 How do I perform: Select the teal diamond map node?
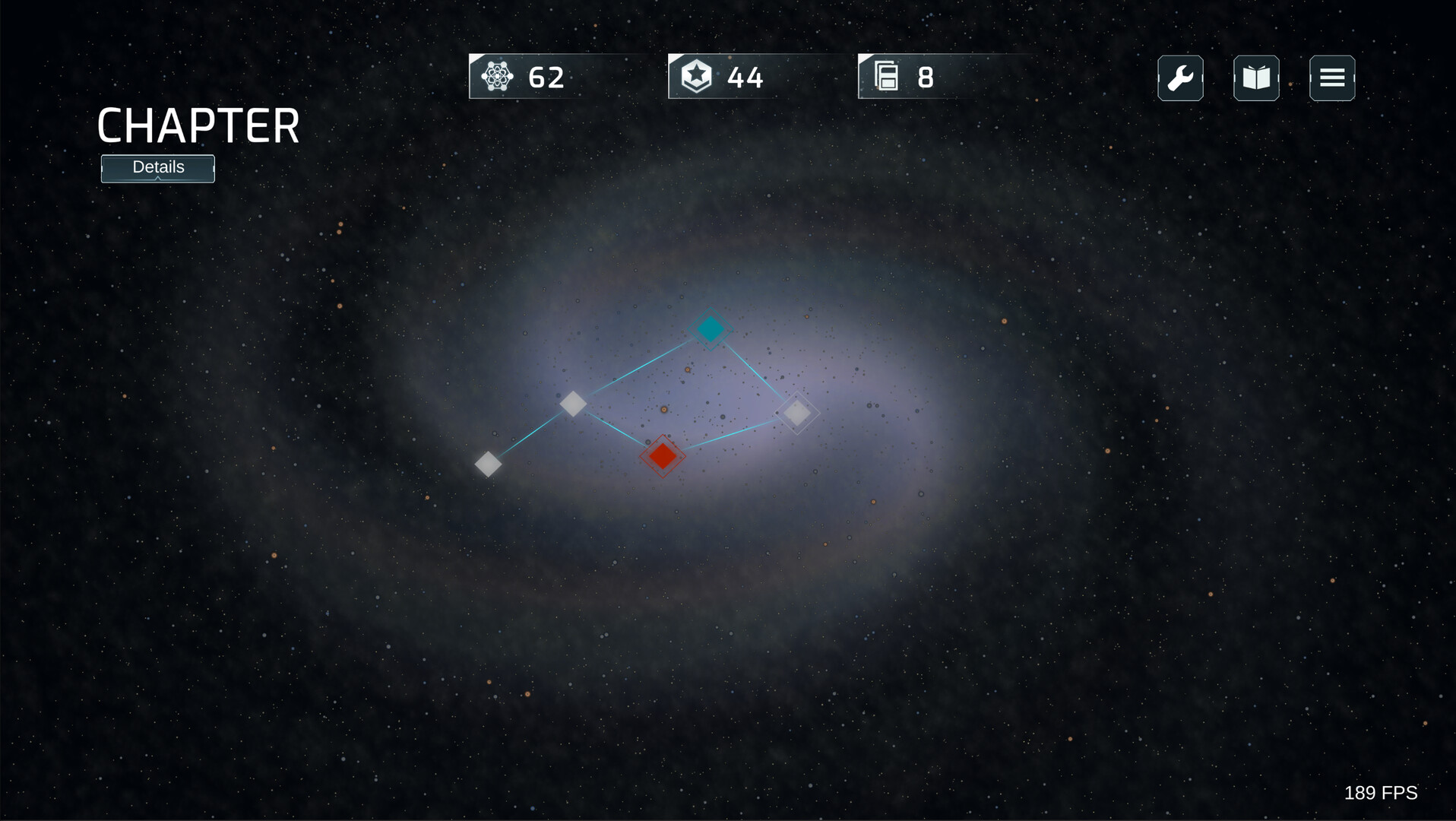(x=711, y=329)
